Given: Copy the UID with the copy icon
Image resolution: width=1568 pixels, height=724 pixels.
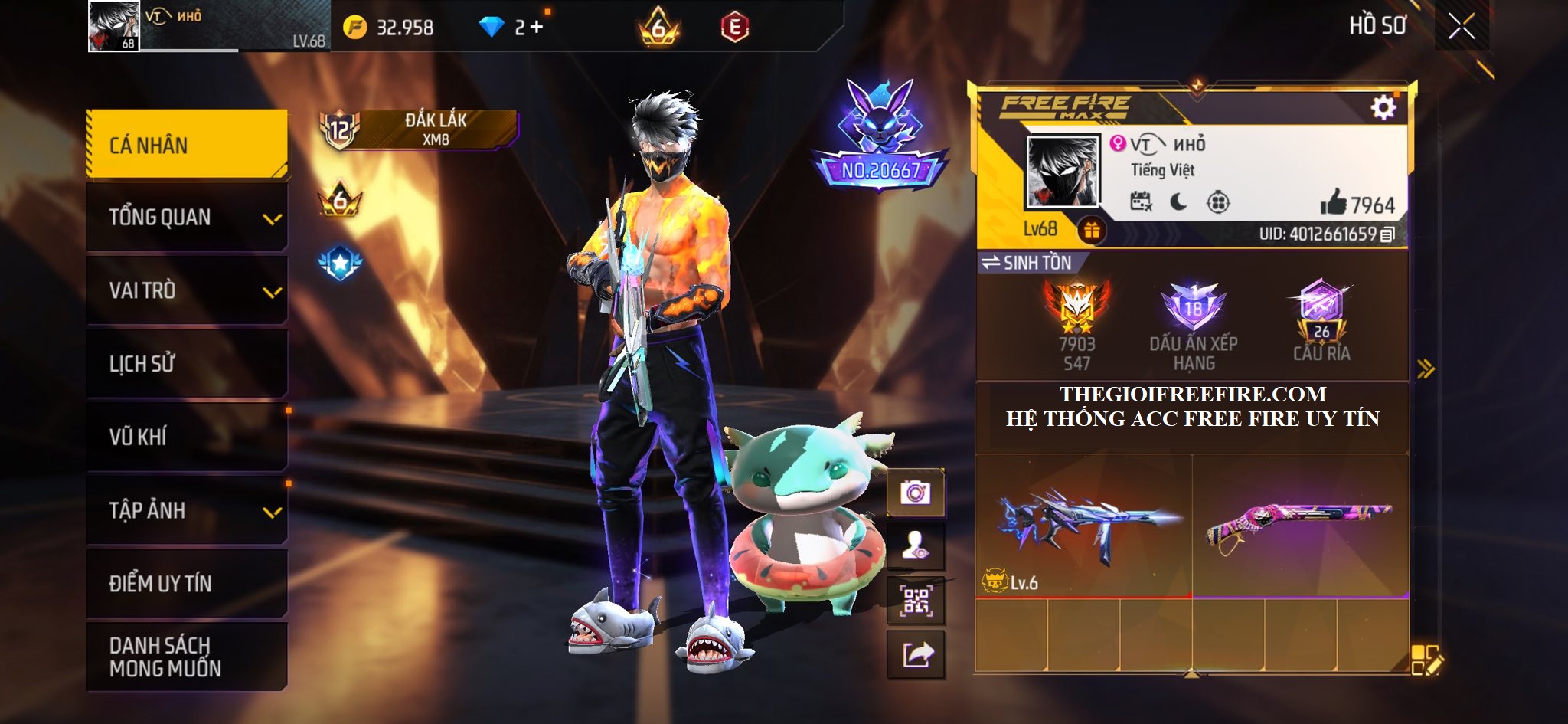Looking at the screenshot, I should coord(1387,234).
